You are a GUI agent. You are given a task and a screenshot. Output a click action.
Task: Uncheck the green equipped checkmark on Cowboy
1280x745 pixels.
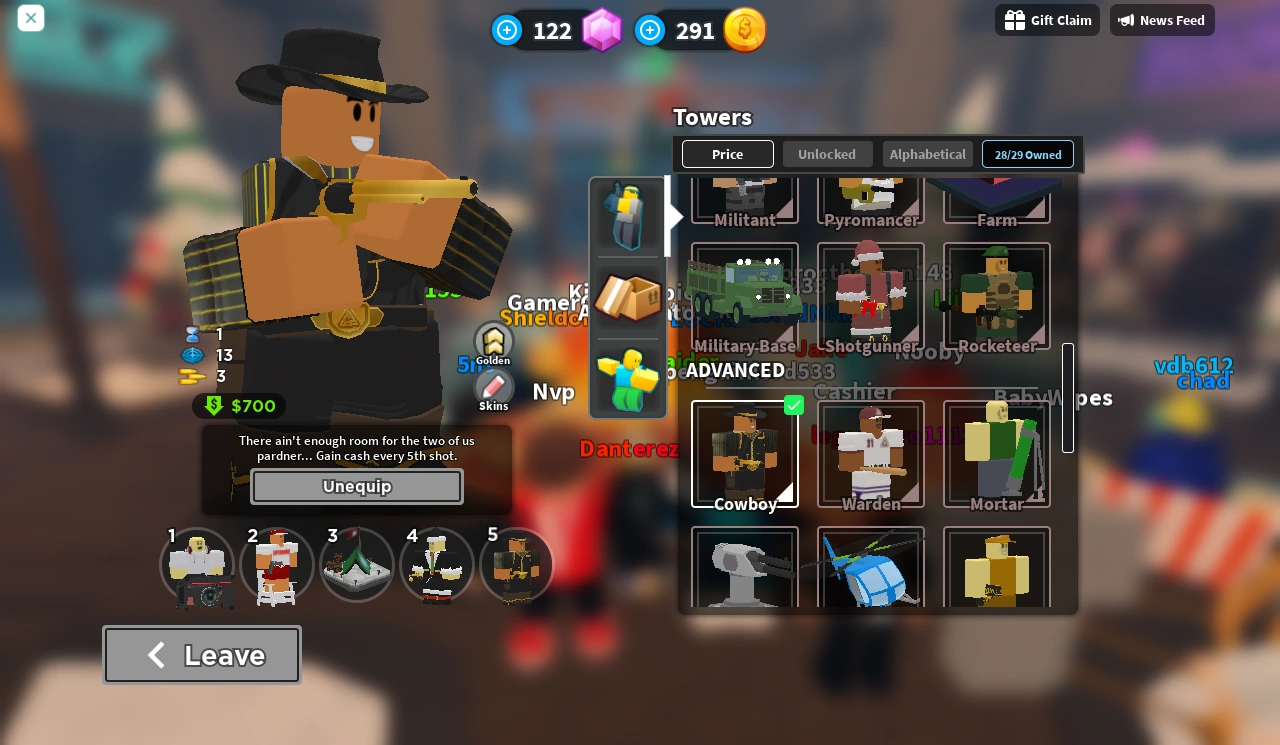(794, 406)
